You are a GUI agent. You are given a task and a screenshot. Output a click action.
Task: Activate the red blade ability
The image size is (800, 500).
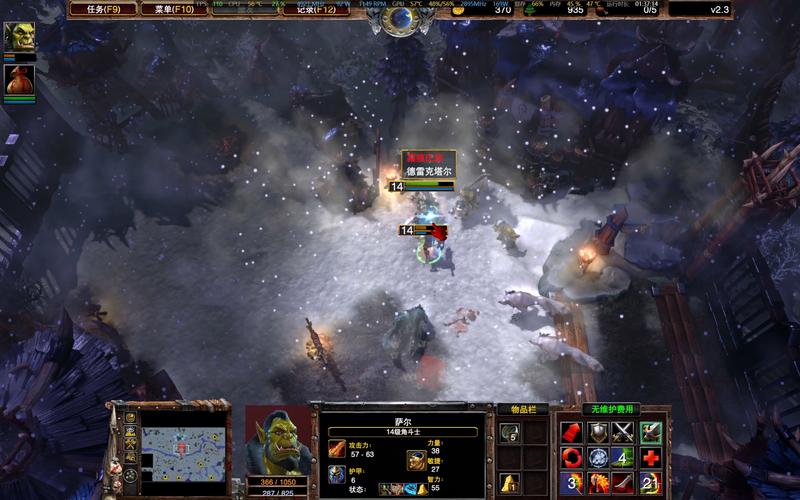tap(624, 484)
